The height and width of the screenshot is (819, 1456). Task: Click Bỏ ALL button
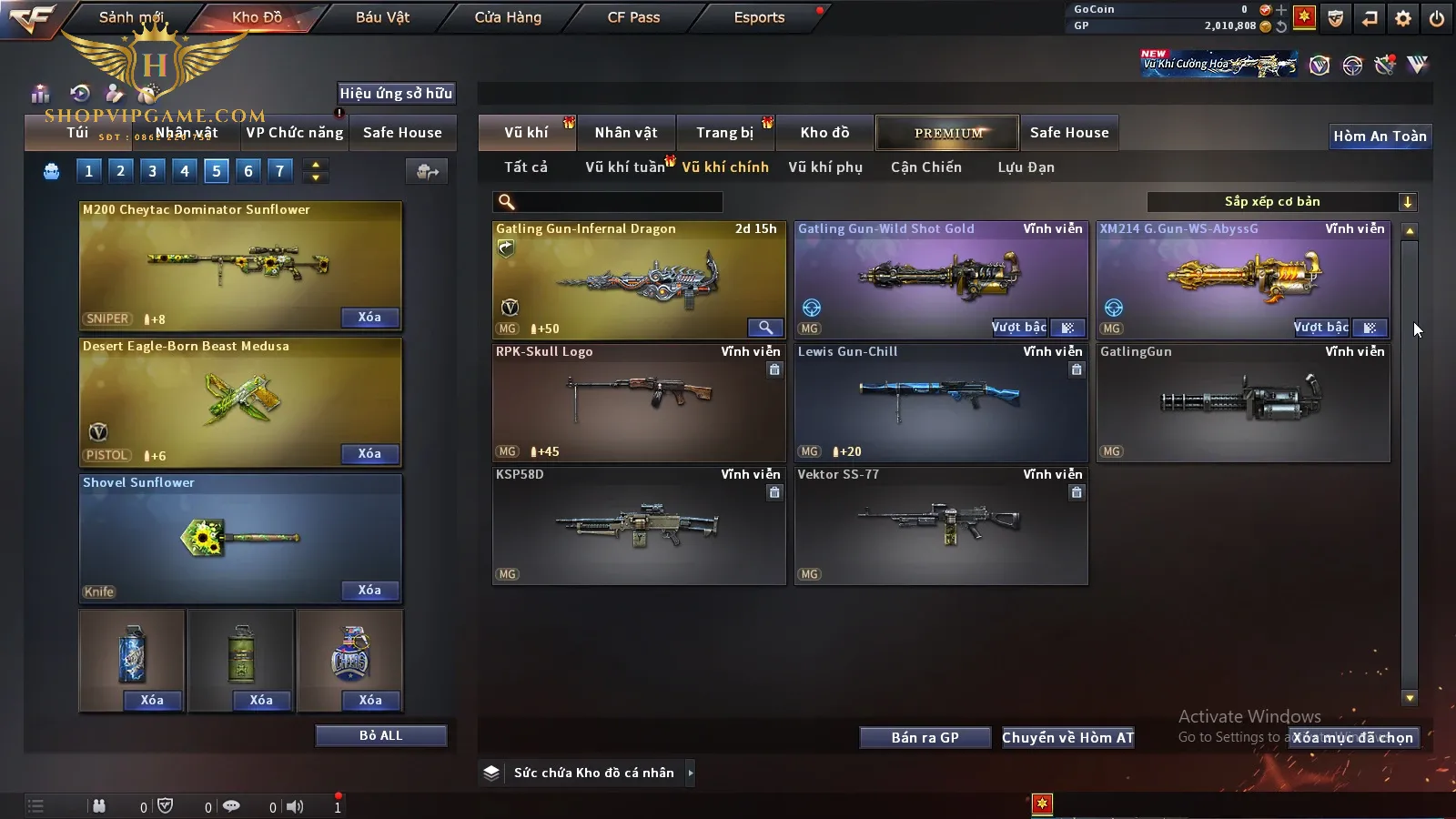tap(380, 735)
